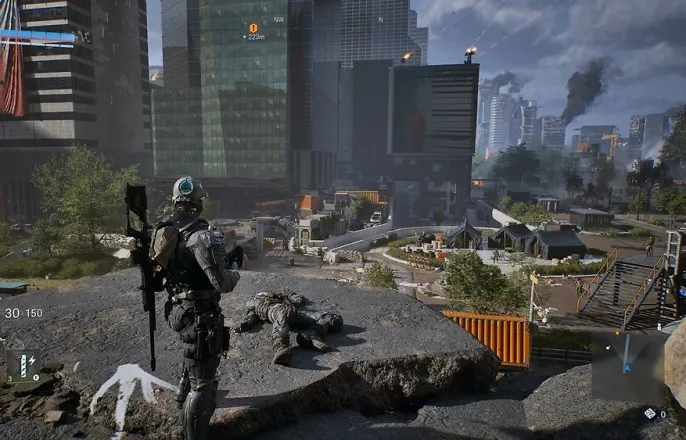The image size is (686, 440).
Task: Click the blue player arrow on the minimap
Action: pyautogui.click(x=628, y=367)
